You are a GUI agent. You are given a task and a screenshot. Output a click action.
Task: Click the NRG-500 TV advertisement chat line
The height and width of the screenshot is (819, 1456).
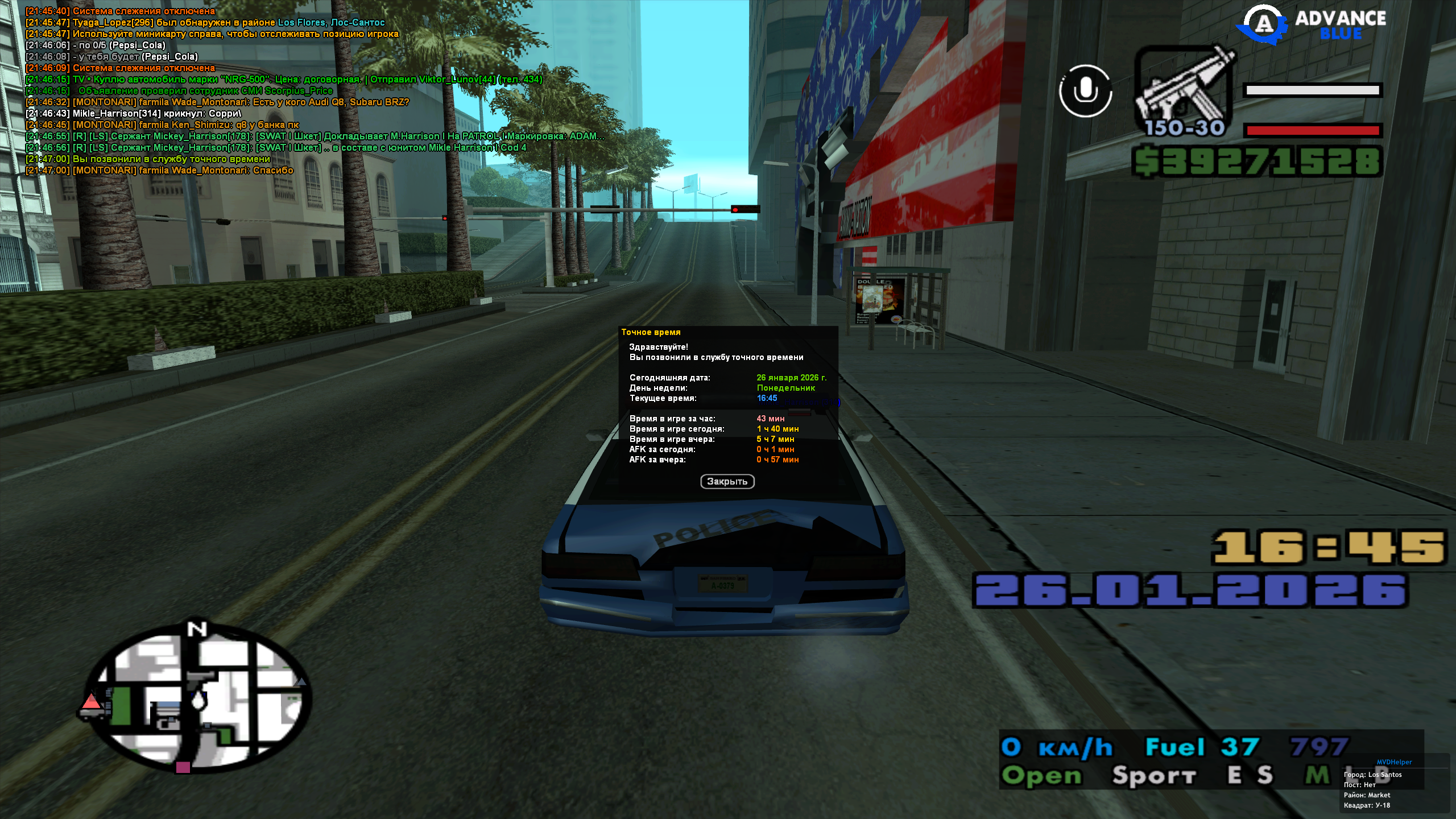(x=284, y=80)
